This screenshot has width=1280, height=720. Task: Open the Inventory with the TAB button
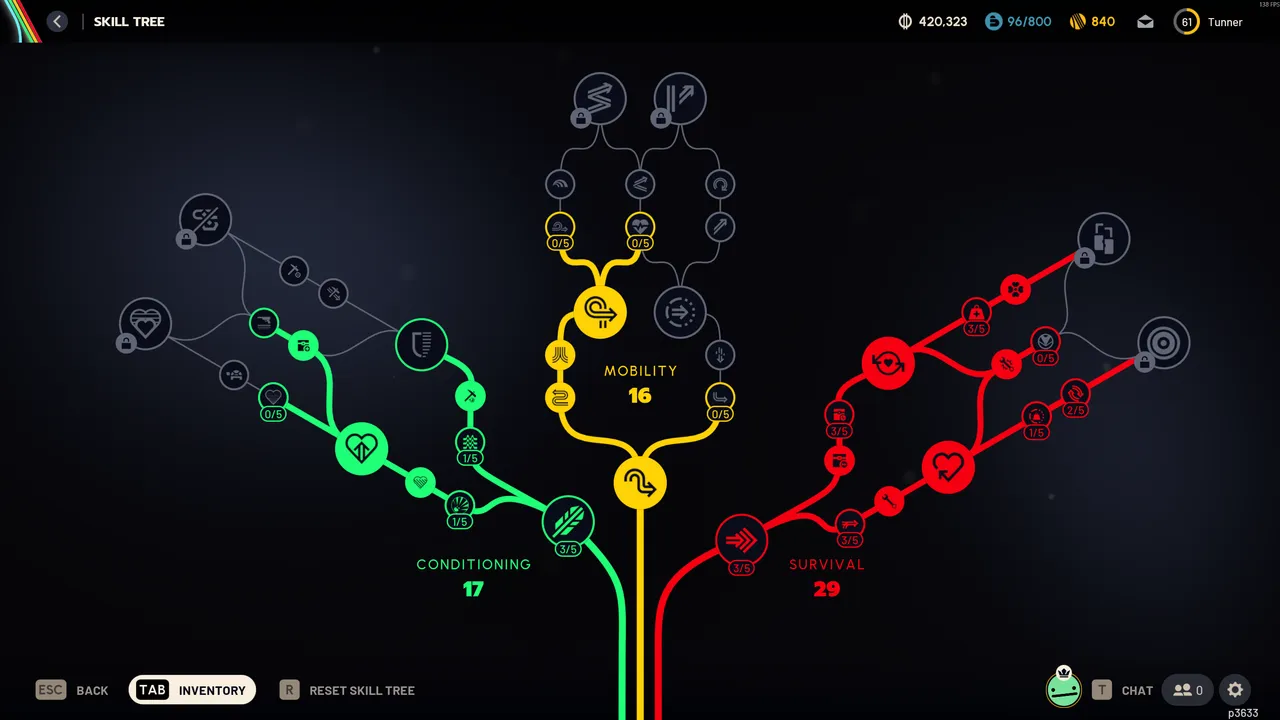pyautogui.click(x=192, y=690)
